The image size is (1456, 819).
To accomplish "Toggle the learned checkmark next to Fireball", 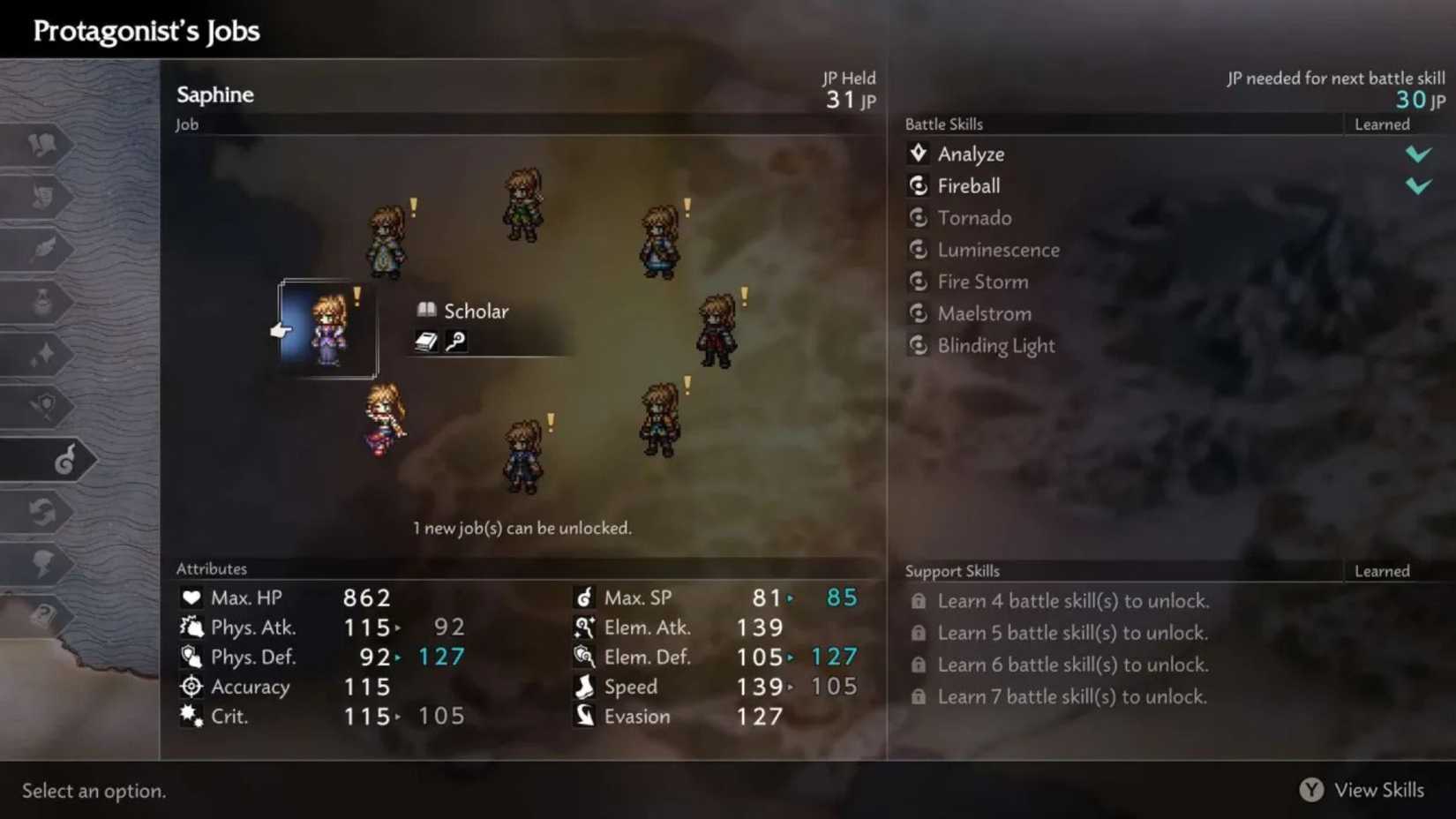I will [1420, 186].
